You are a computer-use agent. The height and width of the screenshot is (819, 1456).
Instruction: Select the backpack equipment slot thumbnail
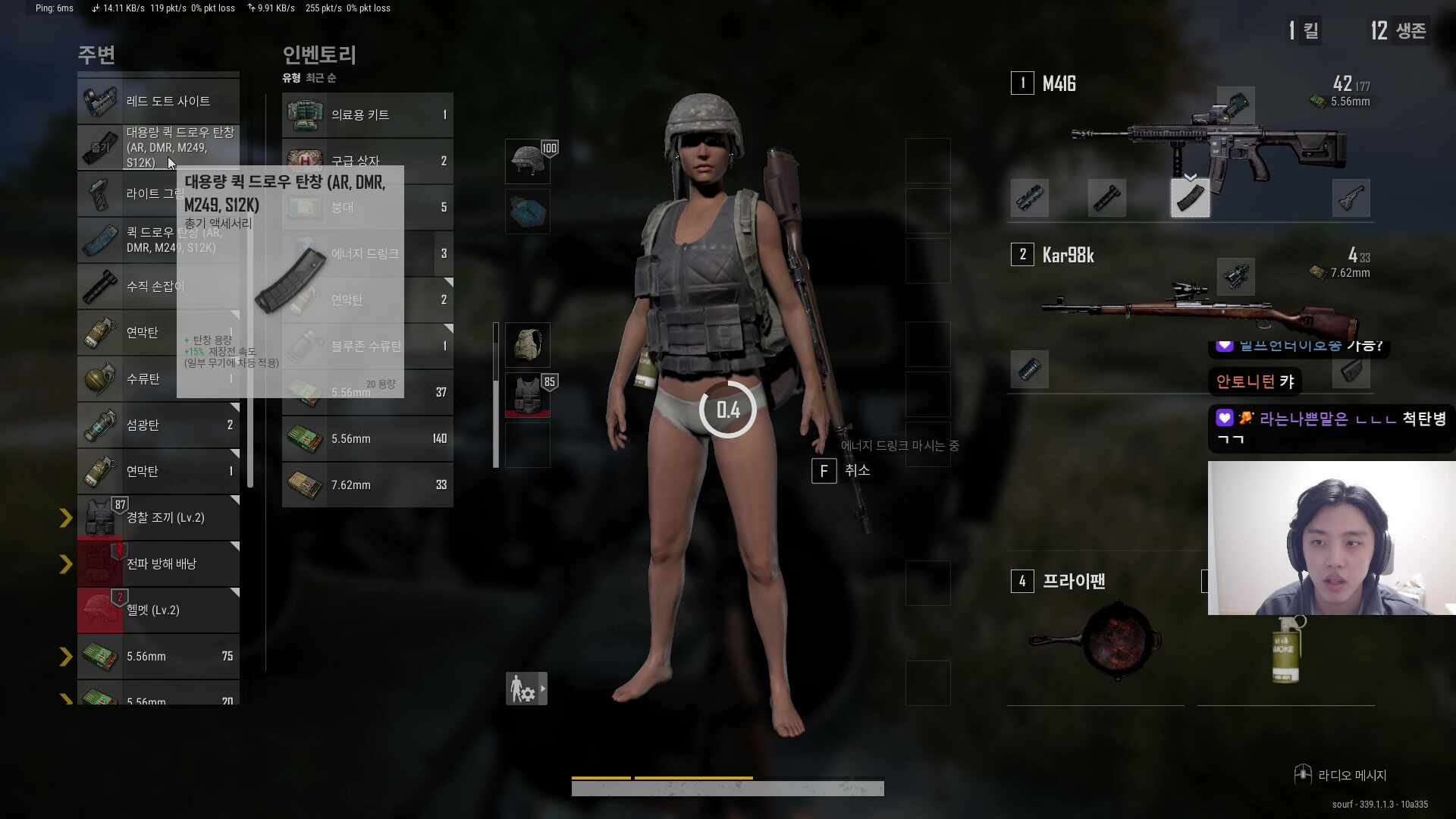coord(528,344)
